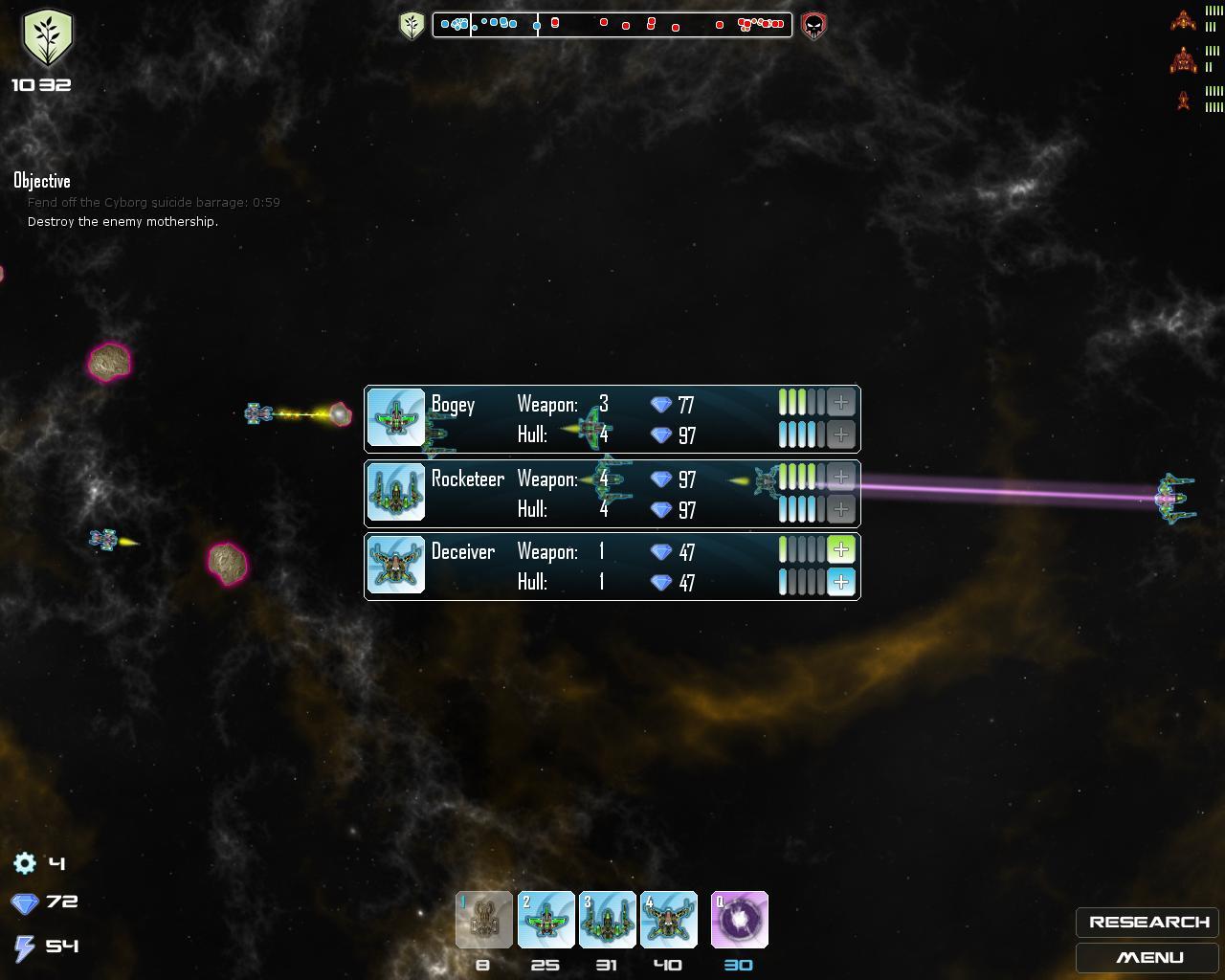
Task: Click the battlefield progress minimap bar
Action: tap(612, 24)
